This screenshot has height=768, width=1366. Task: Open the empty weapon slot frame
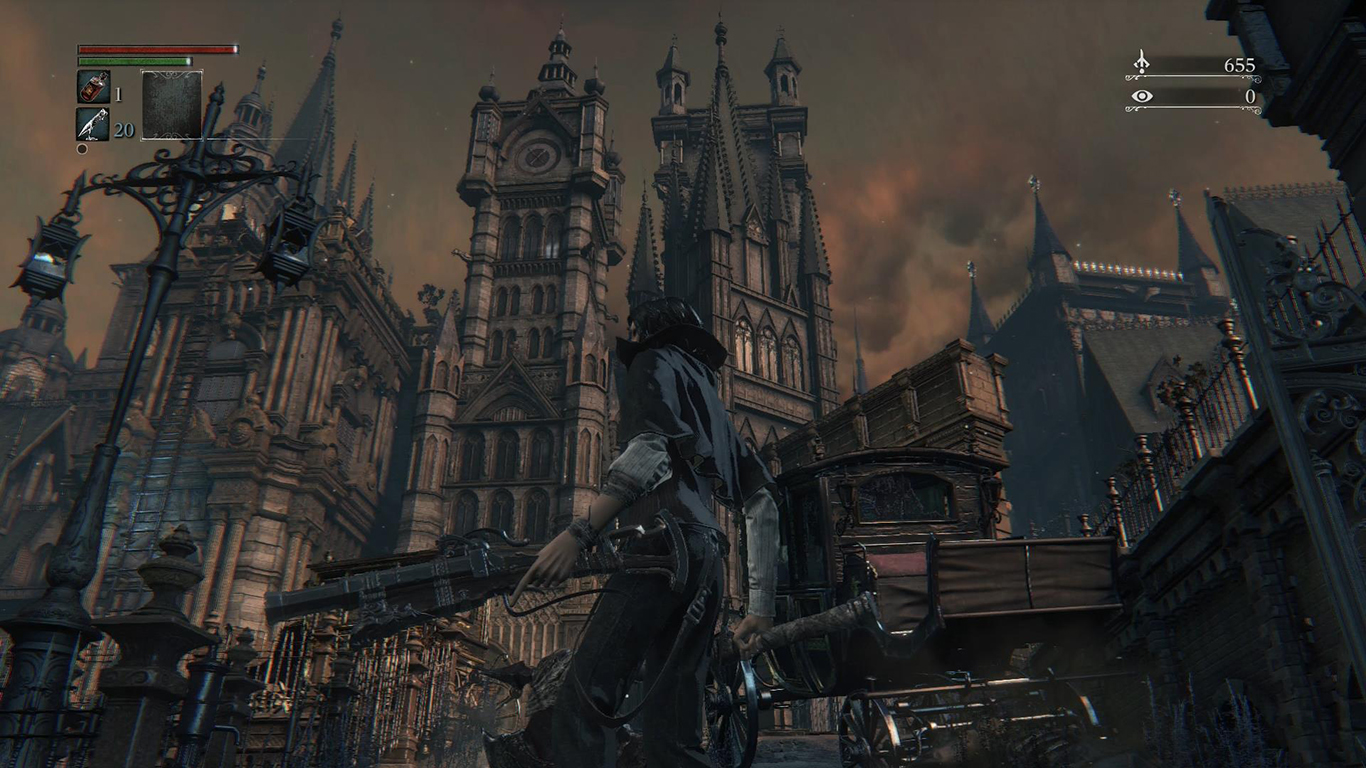pyautogui.click(x=171, y=104)
